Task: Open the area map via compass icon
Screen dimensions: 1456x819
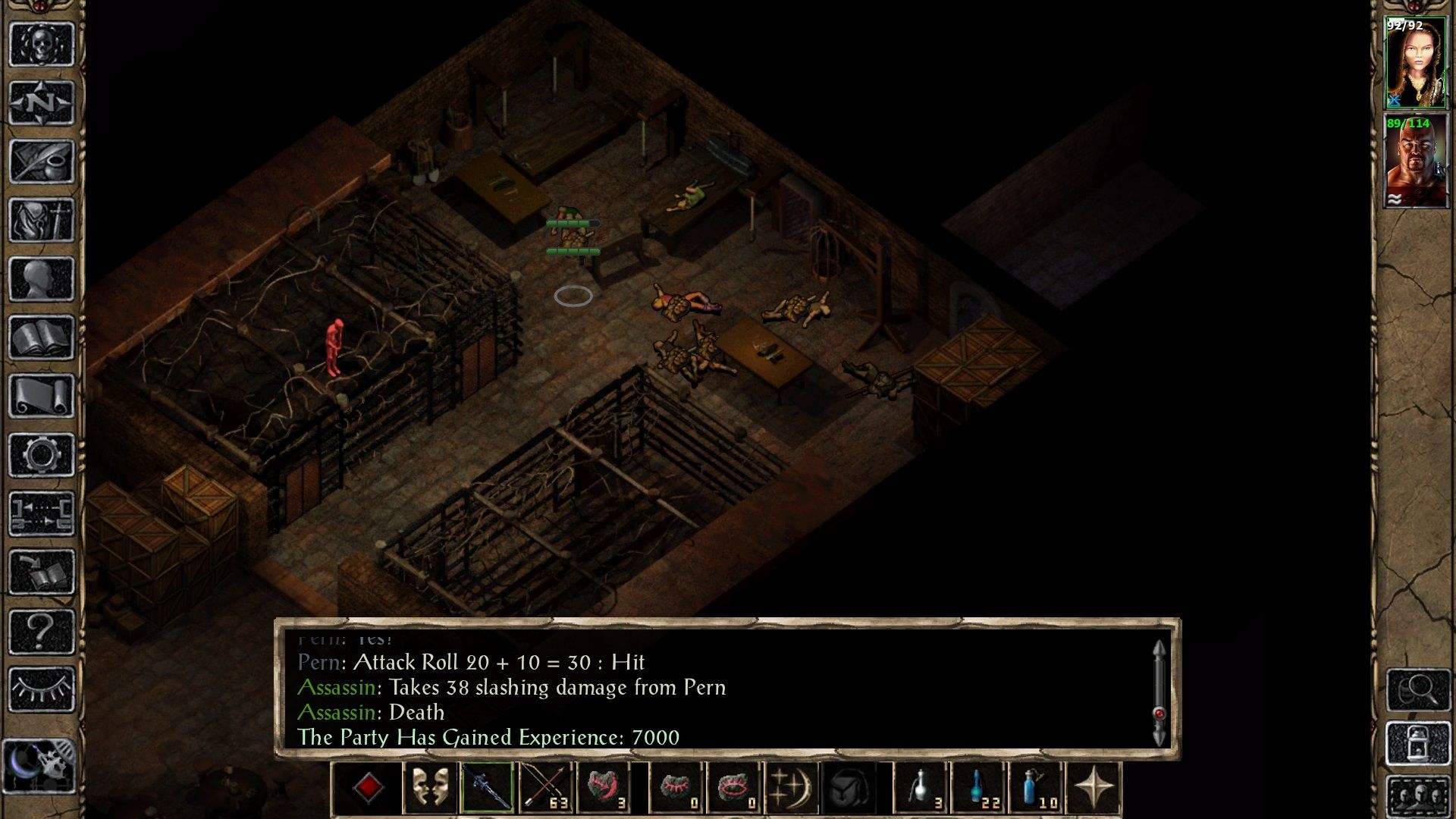Action: (x=41, y=102)
